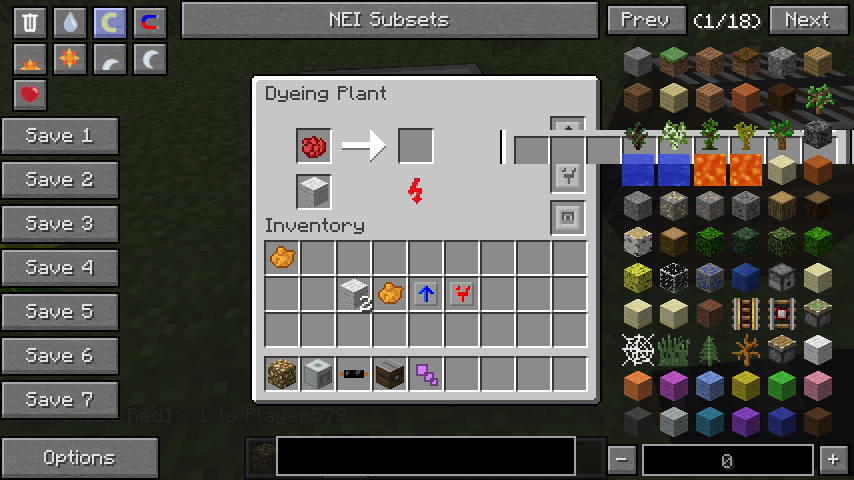Open the NEI Options menu
Viewport: 854px width, 480px height.
click(79, 458)
